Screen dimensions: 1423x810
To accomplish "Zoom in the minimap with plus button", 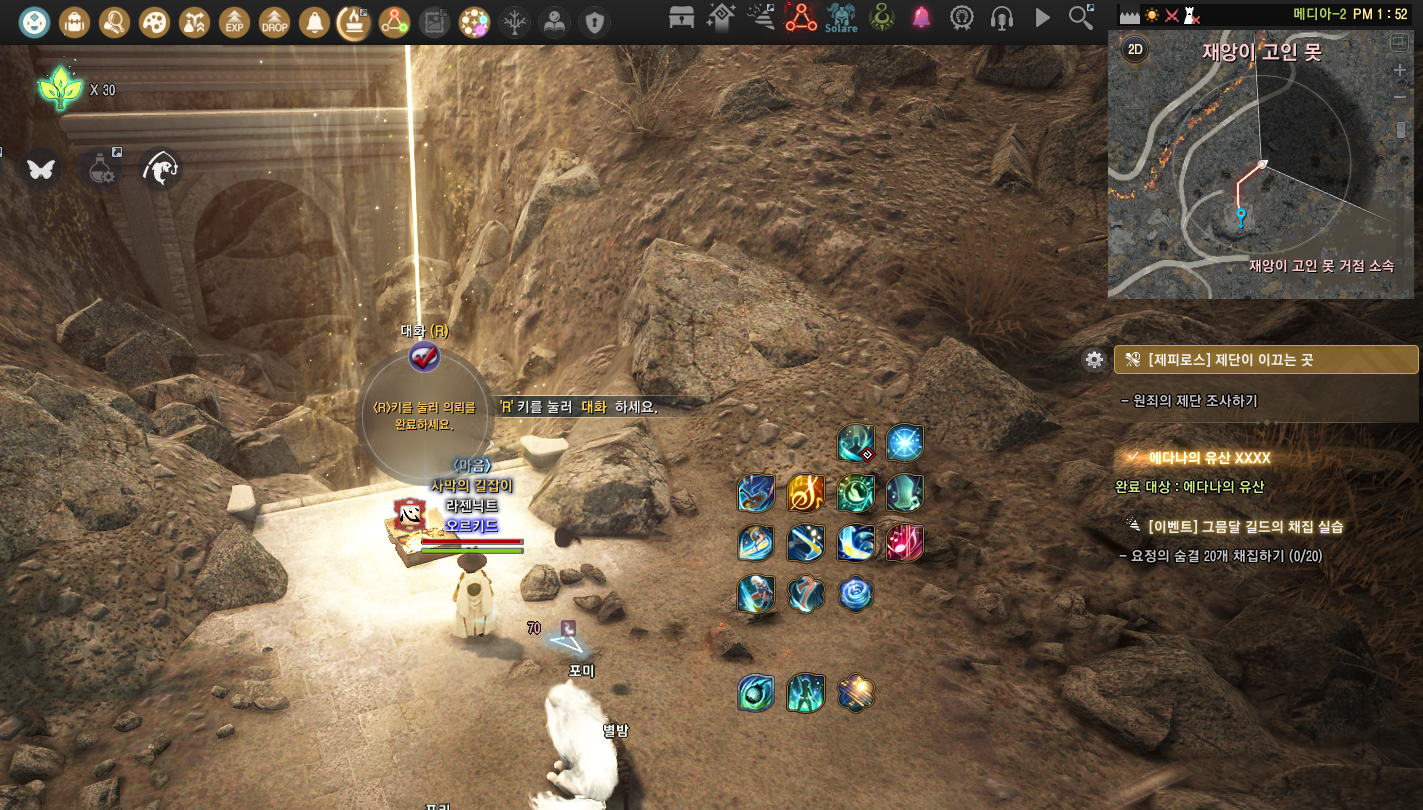I will click(x=1400, y=71).
